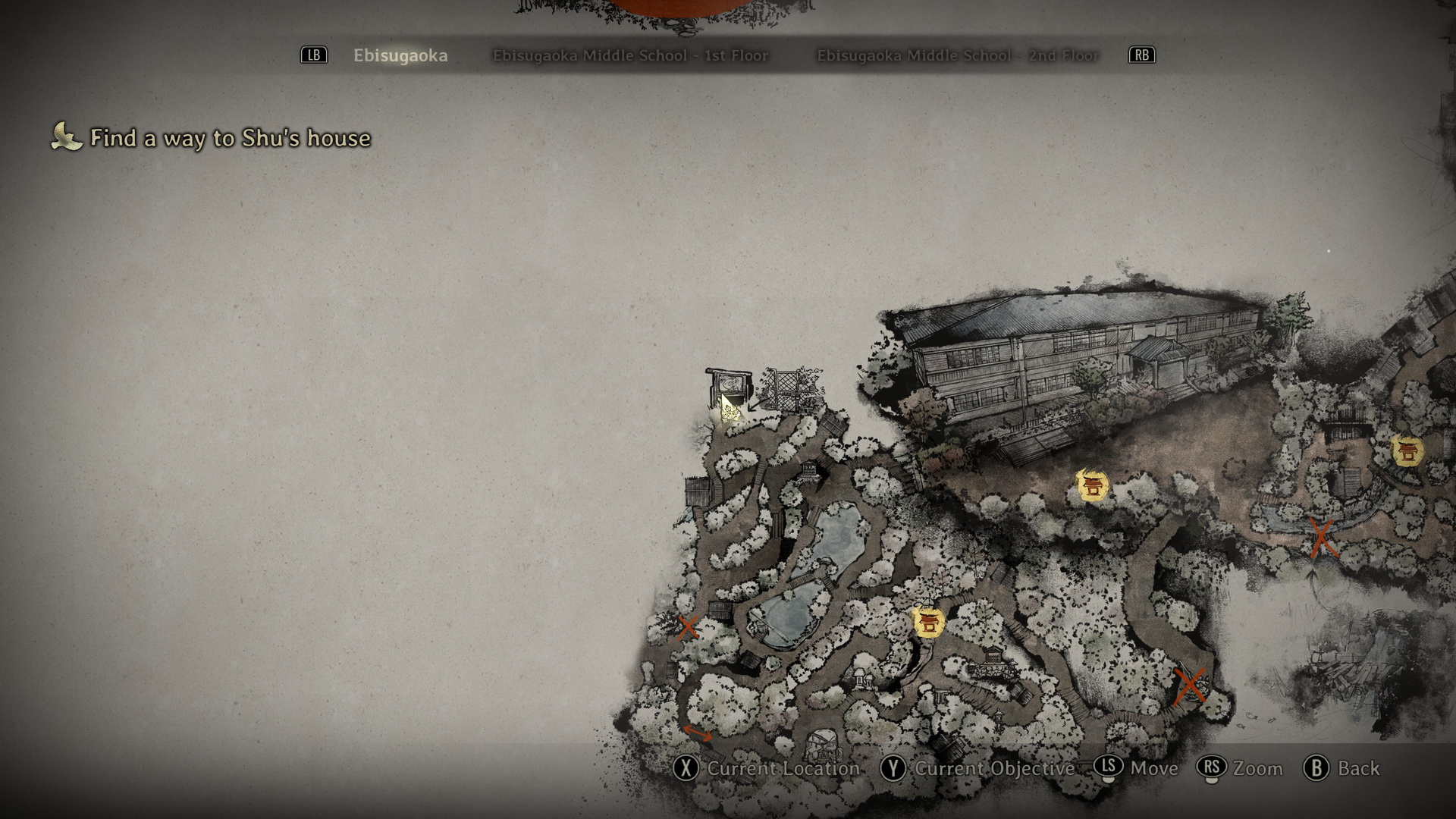Select the Ebisugaoka map tab
The width and height of the screenshot is (1456, 819).
pos(400,55)
